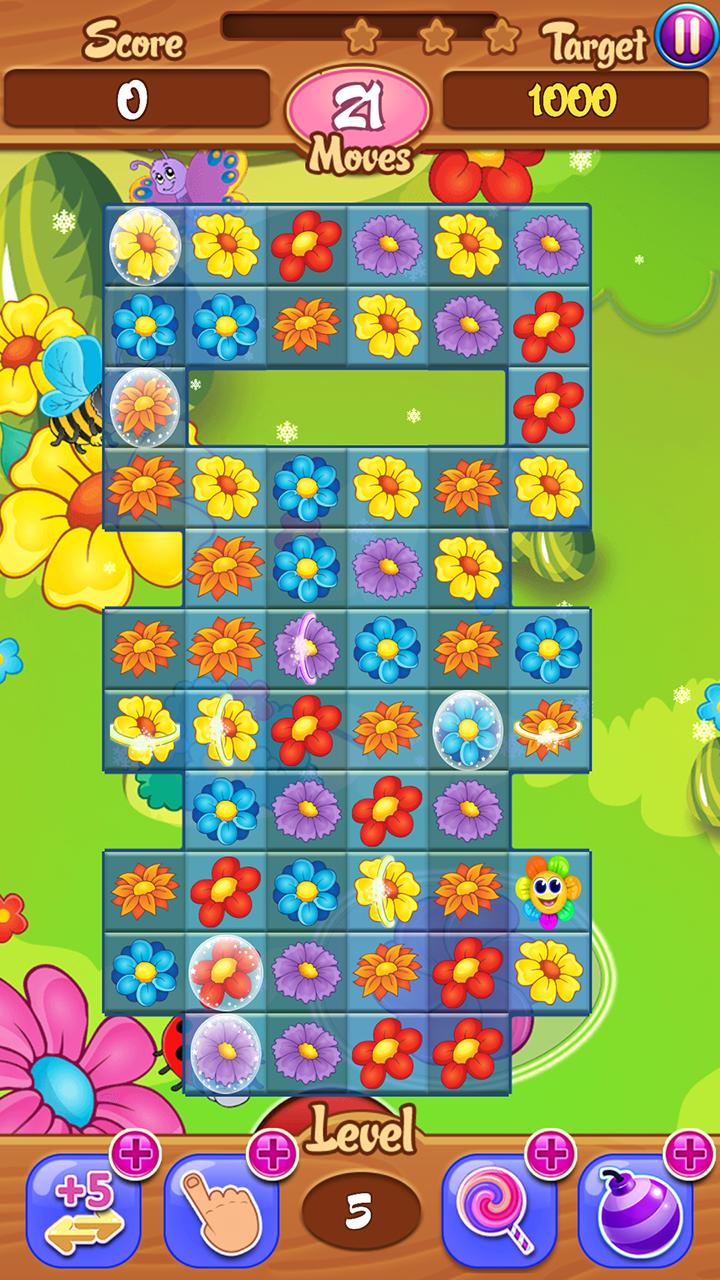Buy more hand boosters with its plus badge
Viewport: 720px width, 1280px height.
click(272, 1157)
